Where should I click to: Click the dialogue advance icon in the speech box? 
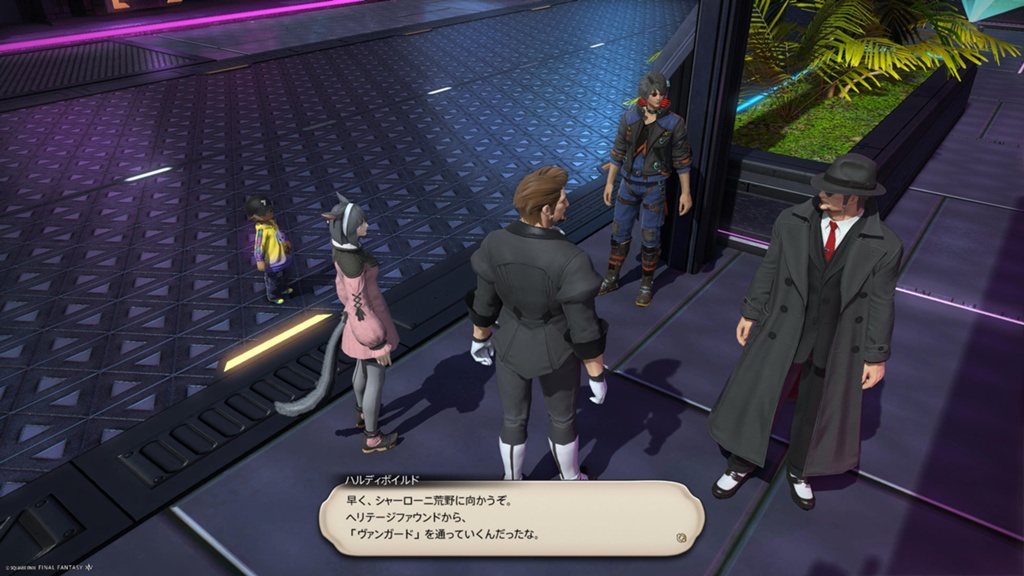pos(681,537)
